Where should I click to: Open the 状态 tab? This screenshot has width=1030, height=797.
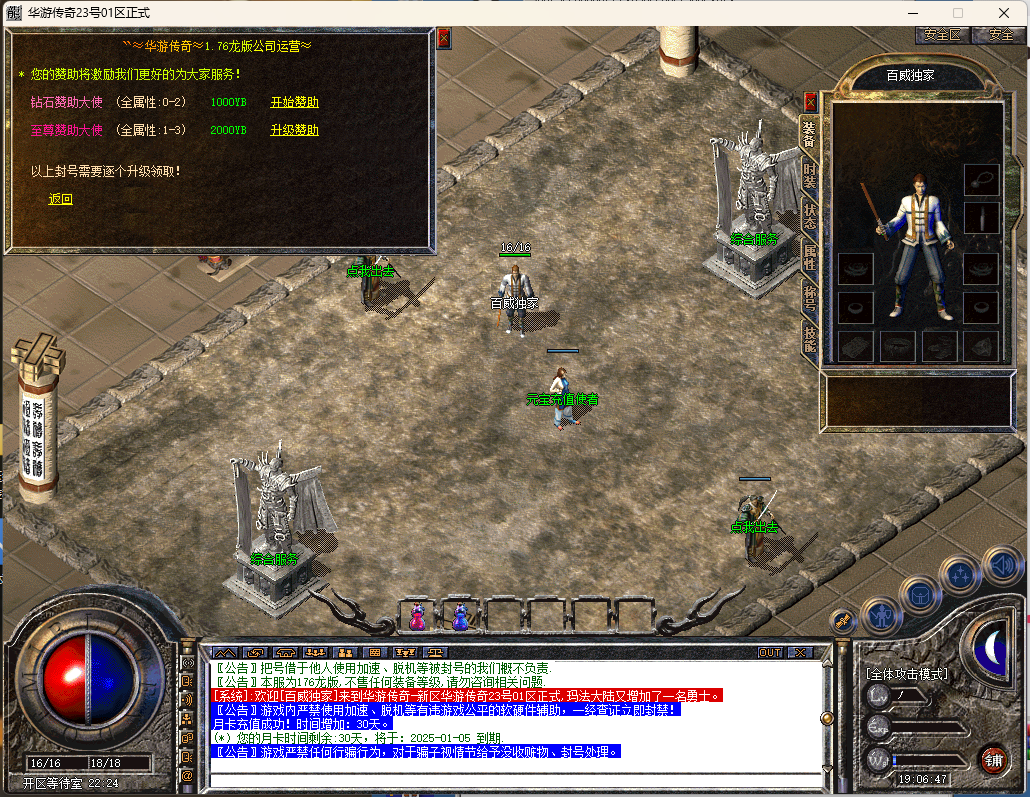click(x=810, y=217)
